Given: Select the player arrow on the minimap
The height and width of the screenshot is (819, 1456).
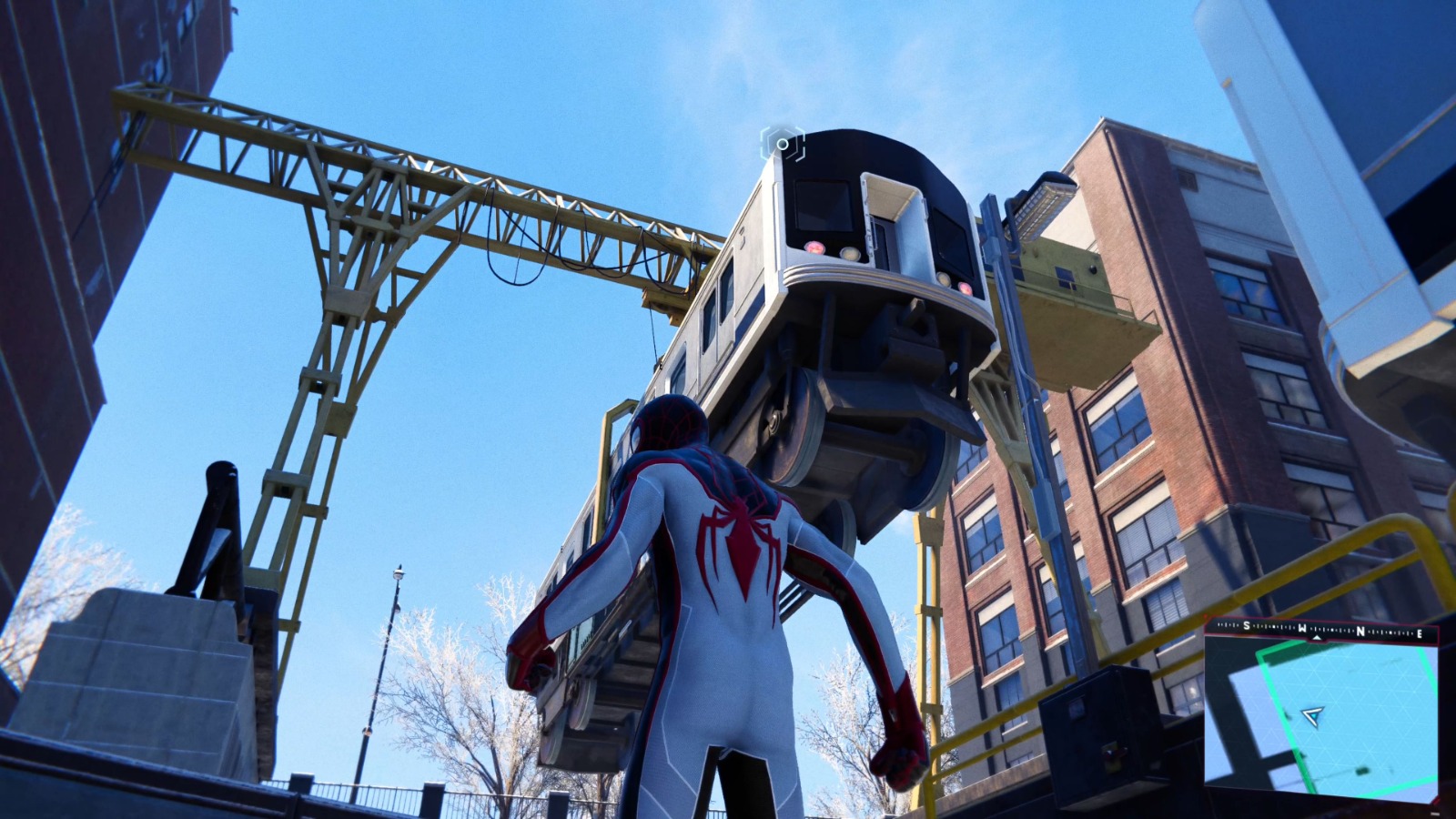Looking at the screenshot, I should coord(1311,715).
